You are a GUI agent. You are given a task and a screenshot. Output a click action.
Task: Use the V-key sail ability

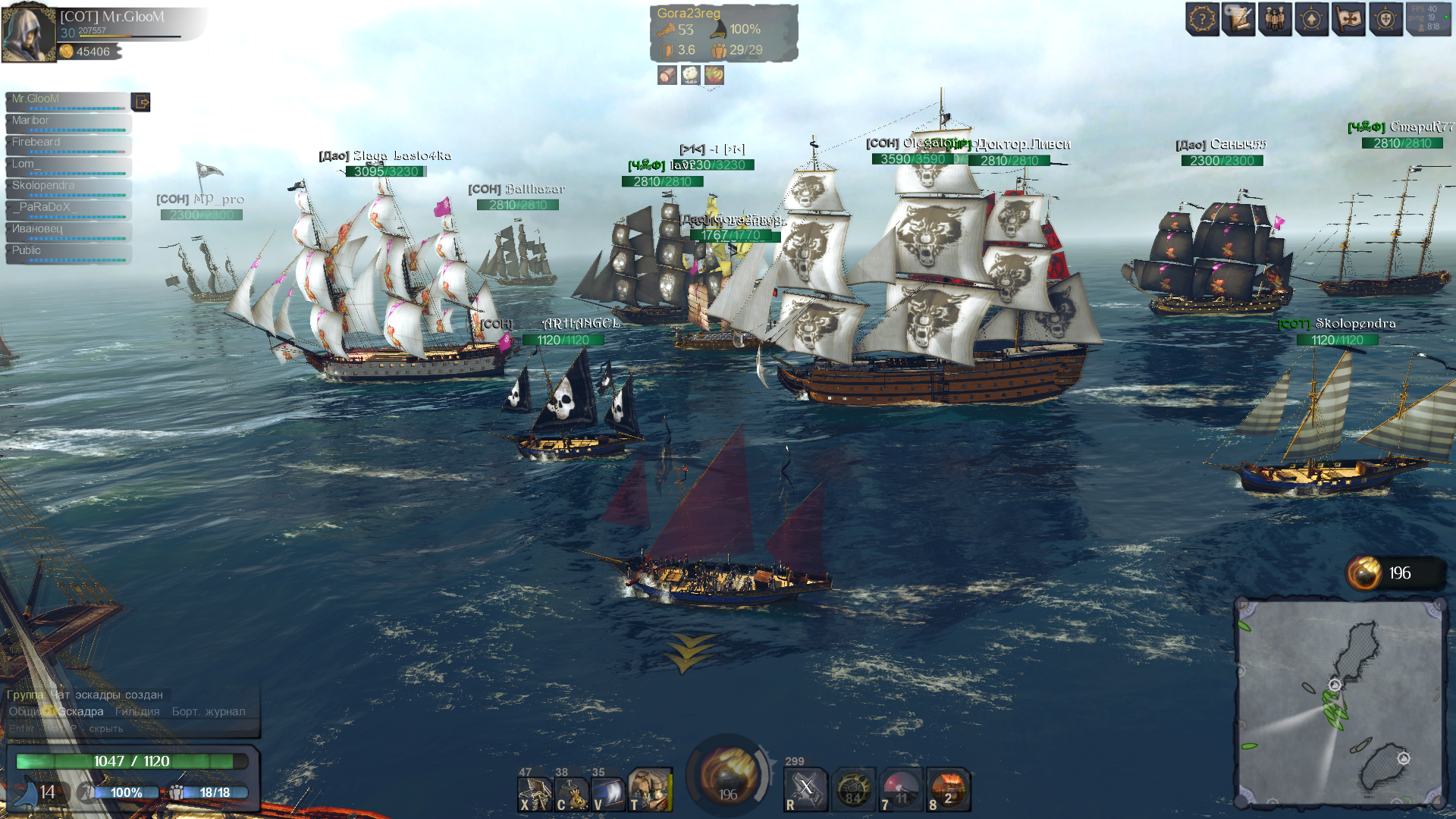(608, 793)
